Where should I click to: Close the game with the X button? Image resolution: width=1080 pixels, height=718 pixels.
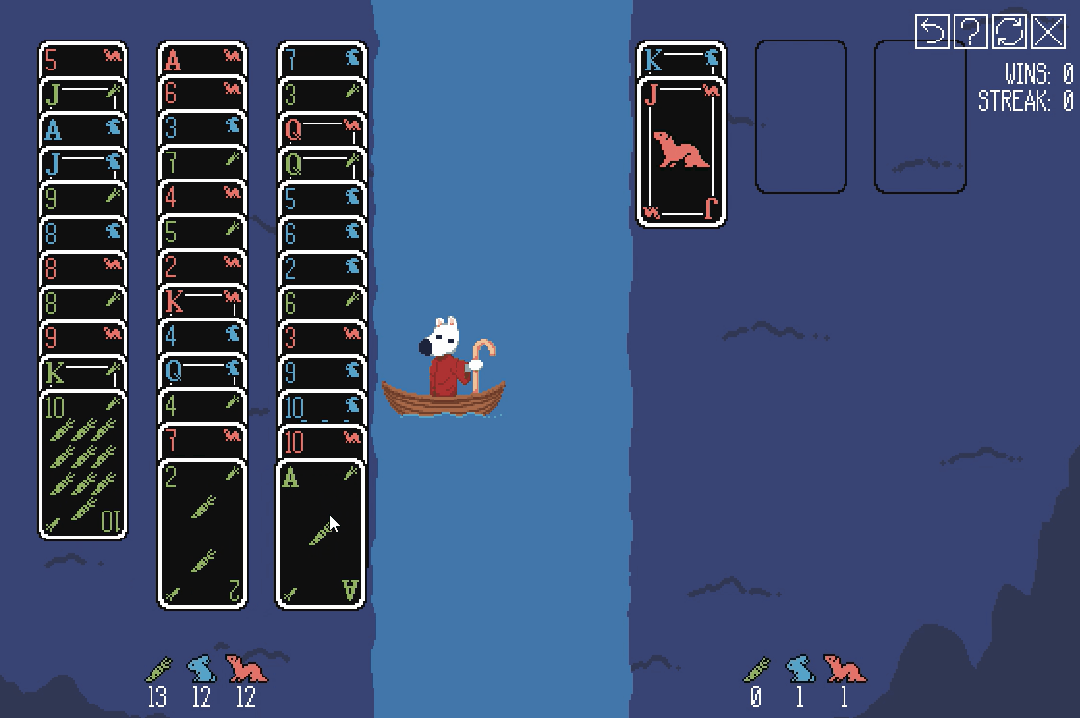pos(1048,32)
